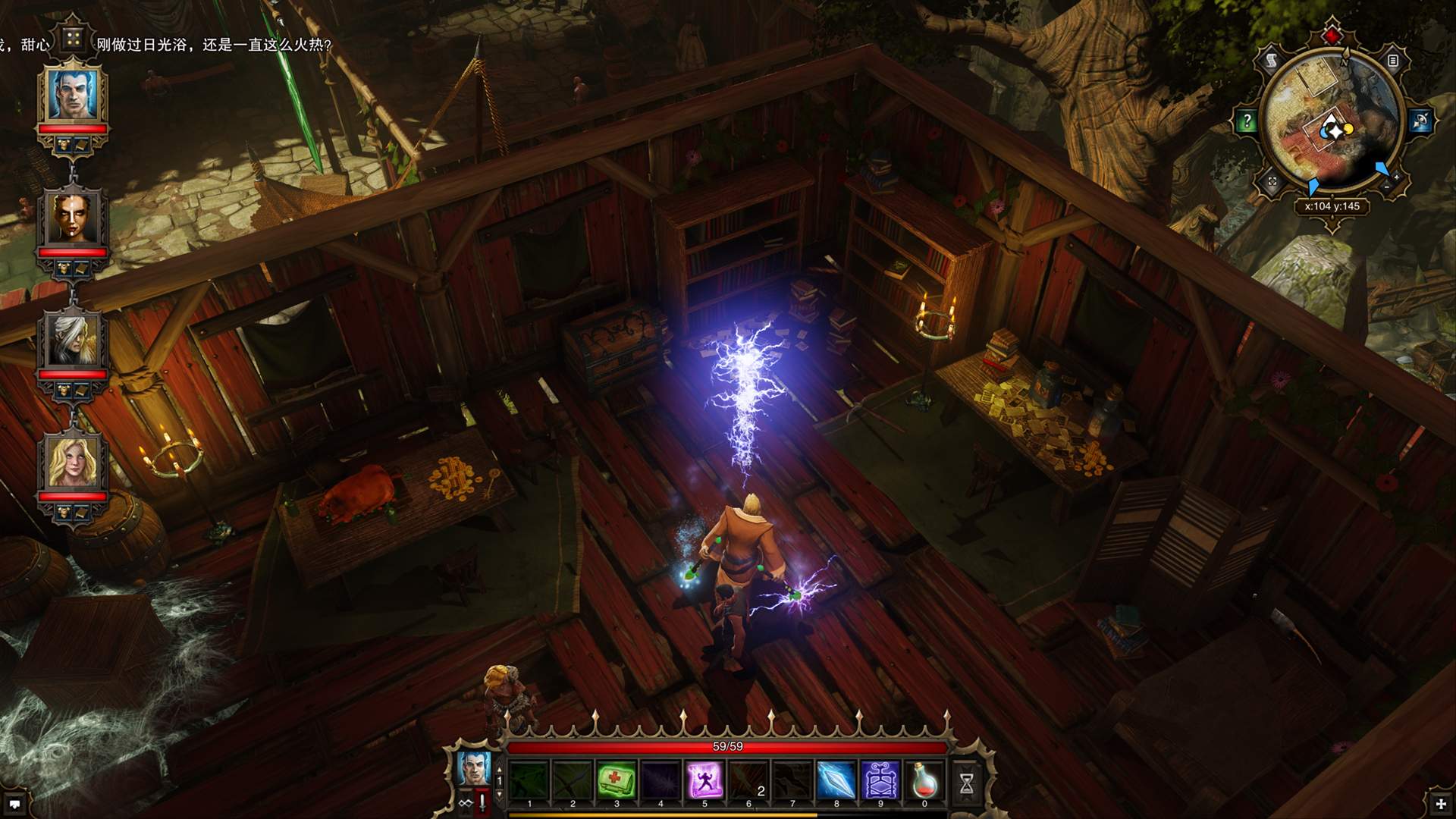Zoom in the minimap with the plus button
The width and height of the screenshot is (1456, 819).
1397,177
